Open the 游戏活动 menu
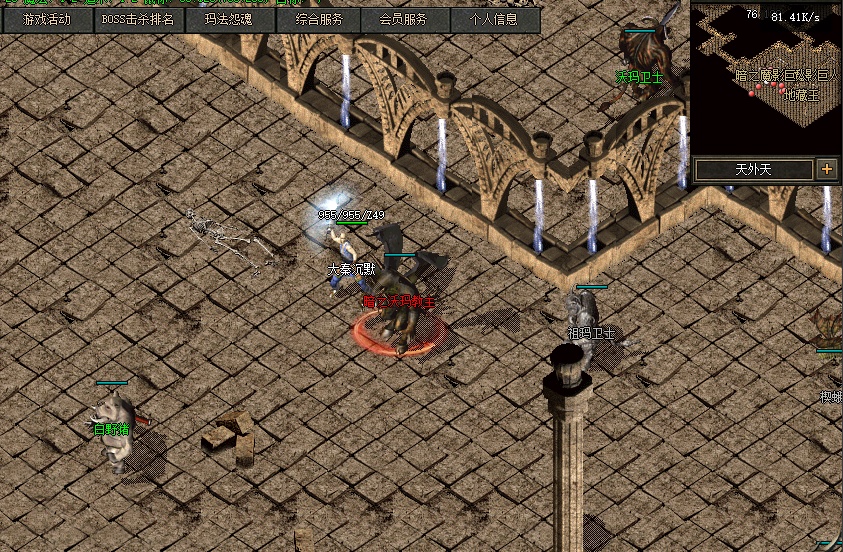Image resolution: width=843 pixels, height=552 pixels. (47, 20)
